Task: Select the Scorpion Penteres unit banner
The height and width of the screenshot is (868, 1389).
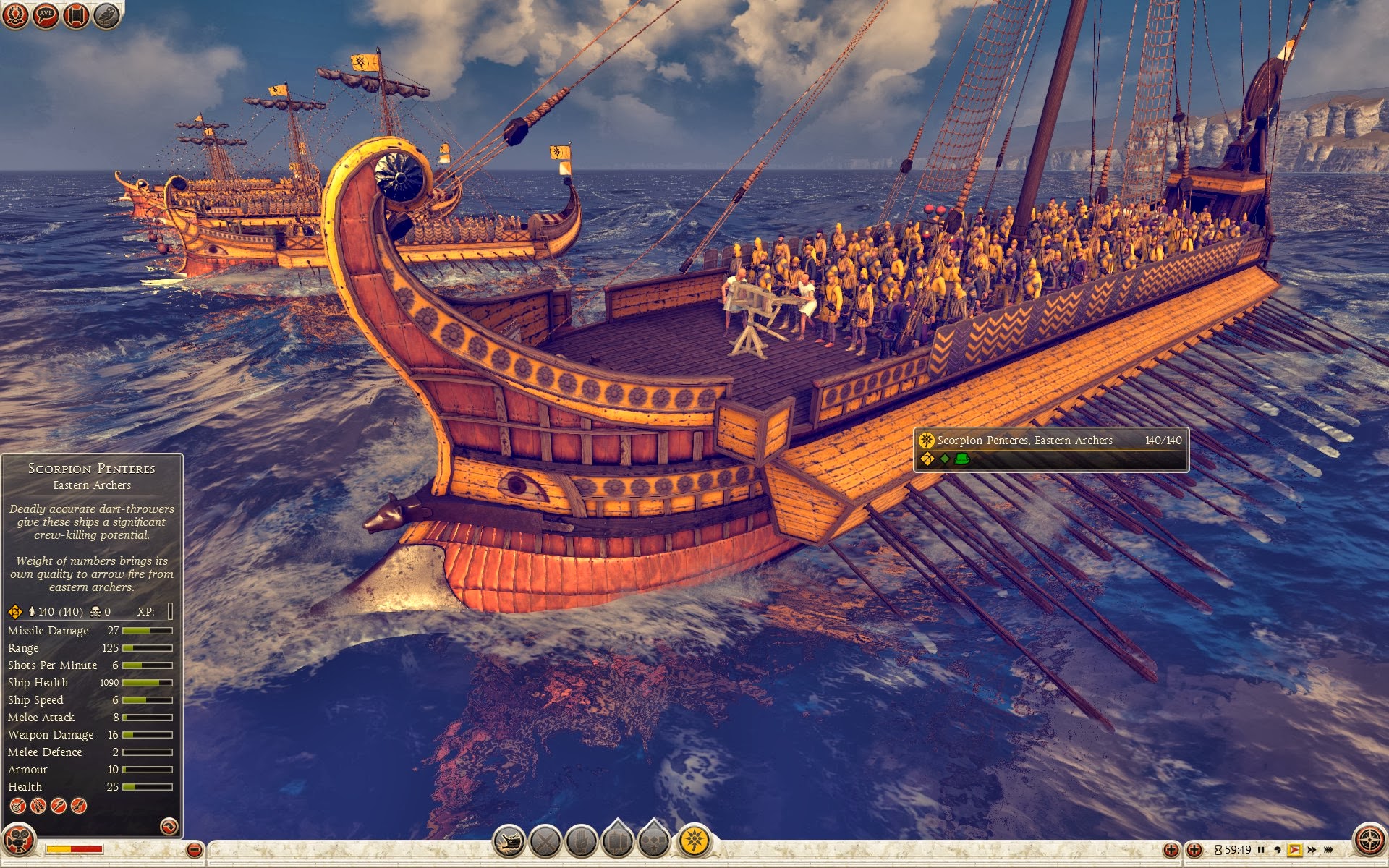Action: (x=1050, y=448)
